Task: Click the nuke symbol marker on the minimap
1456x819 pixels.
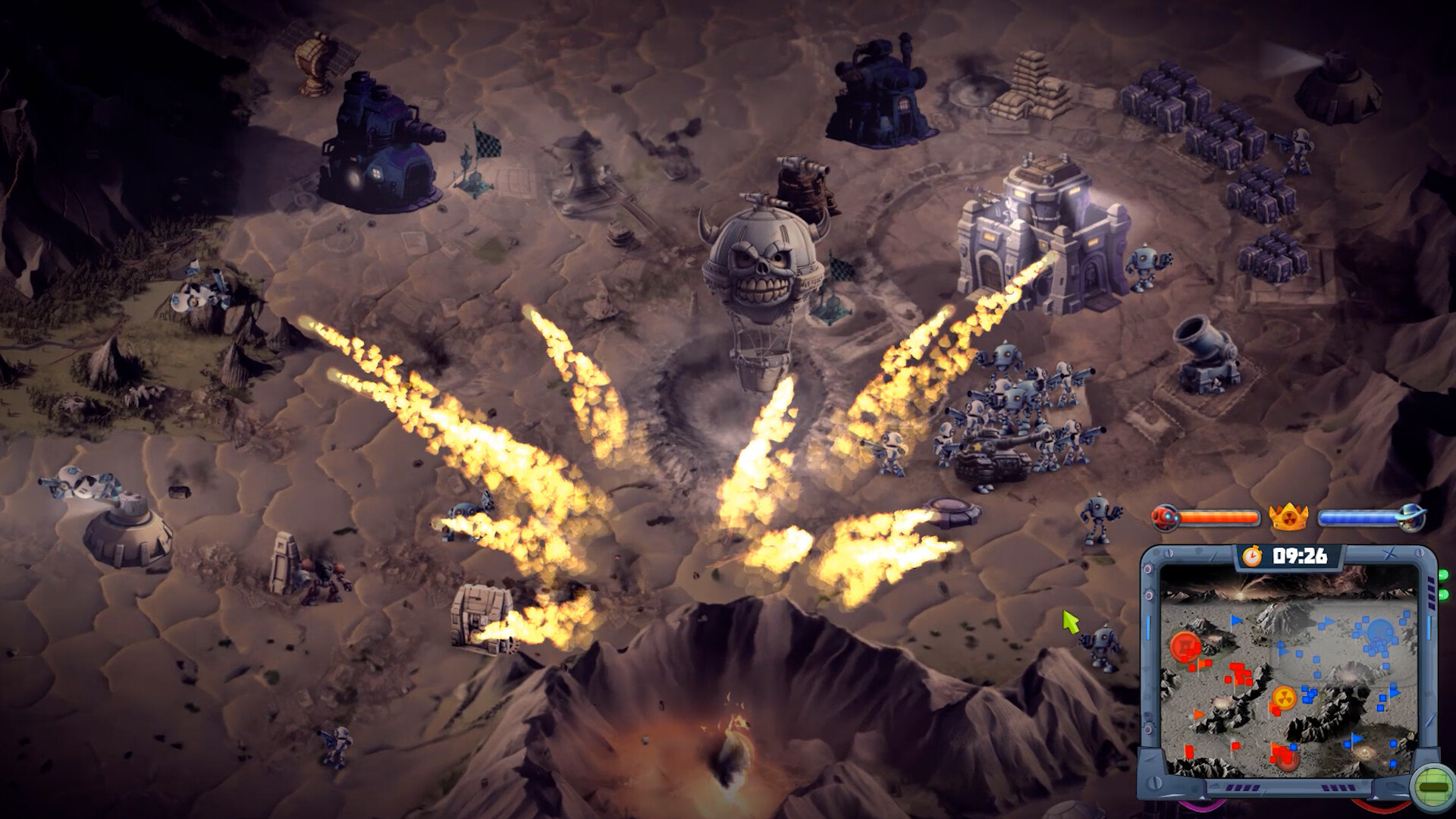Action: point(1284,698)
